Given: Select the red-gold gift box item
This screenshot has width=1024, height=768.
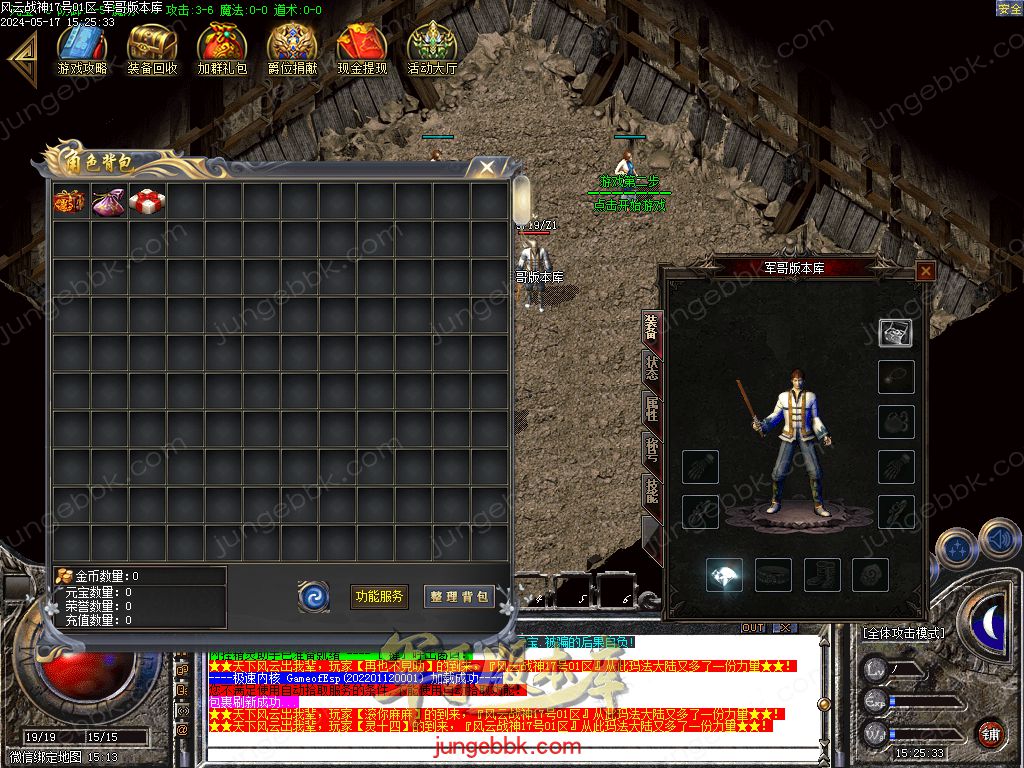Looking at the screenshot, I should [x=70, y=201].
